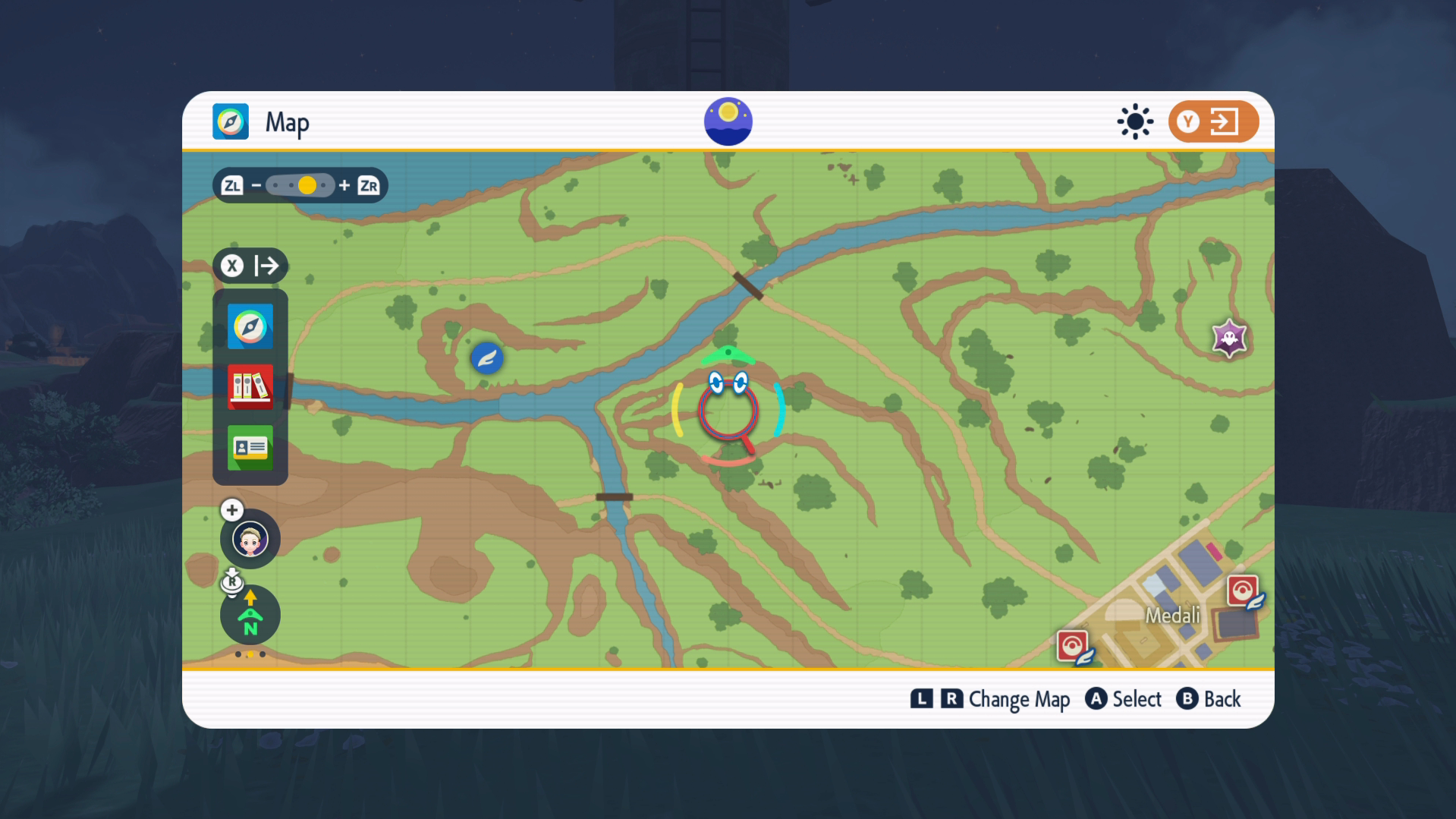Viewport: 1456px width, 819px height.
Task: Select the purple Tera Raid crystal marker
Action: [1229, 339]
